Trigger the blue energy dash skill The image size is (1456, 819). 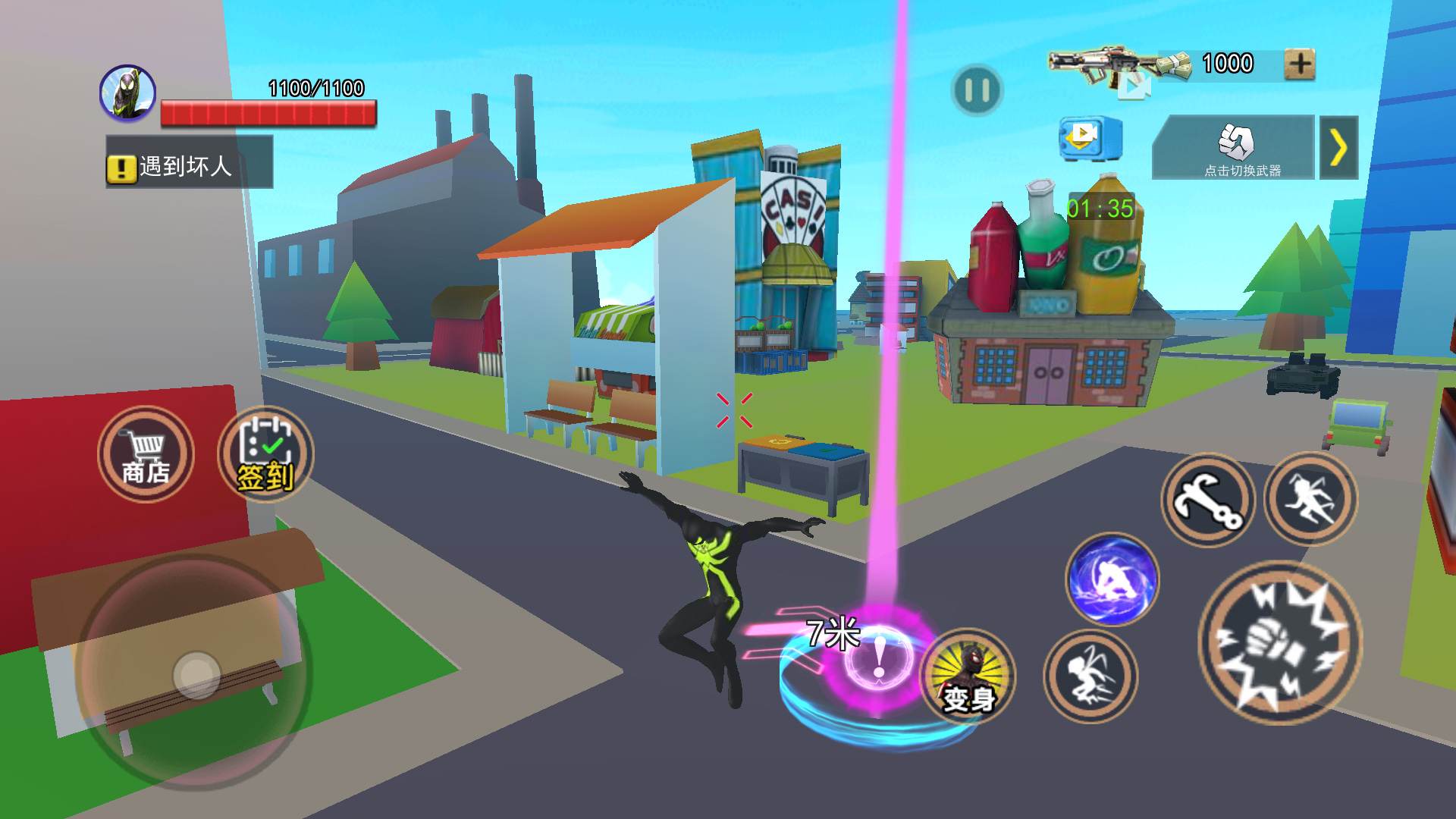pyautogui.click(x=1112, y=579)
